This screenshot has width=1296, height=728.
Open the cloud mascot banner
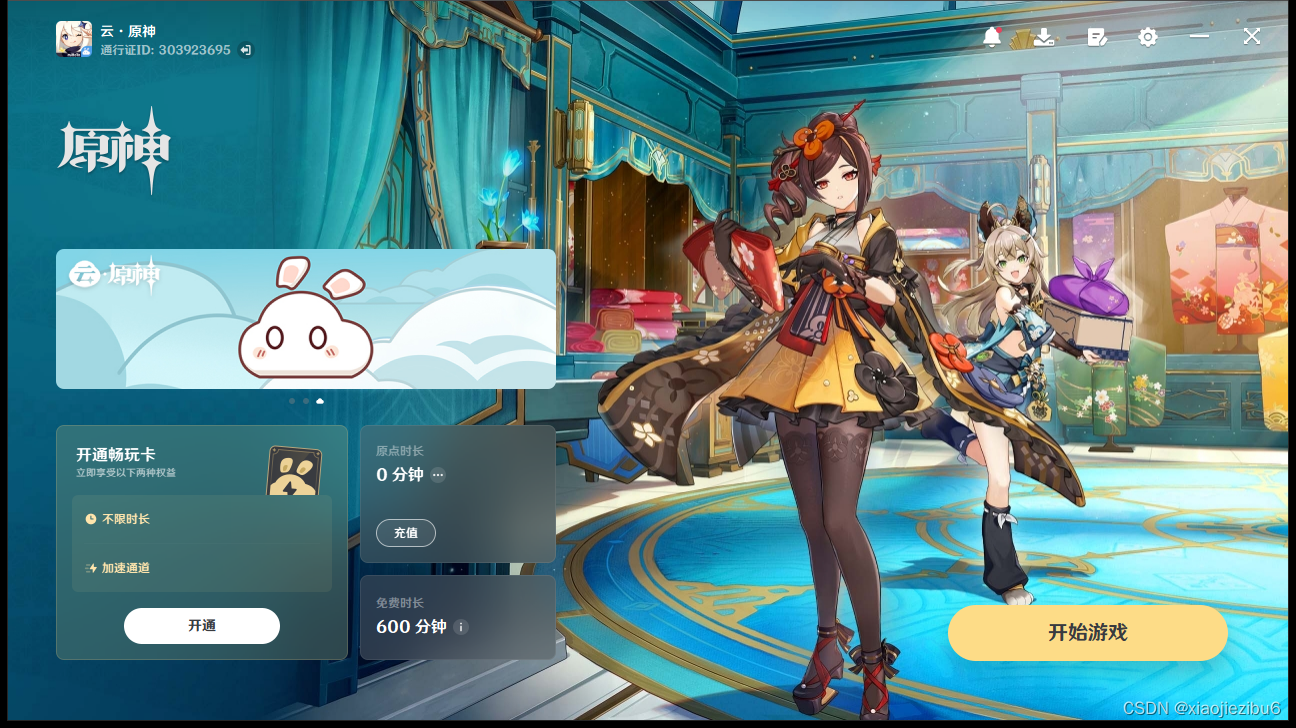[306, 319]
